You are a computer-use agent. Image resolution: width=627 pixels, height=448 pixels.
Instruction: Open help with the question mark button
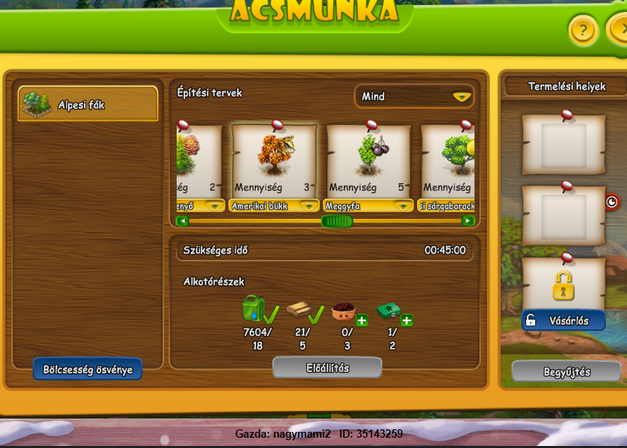tap(583, 30)
